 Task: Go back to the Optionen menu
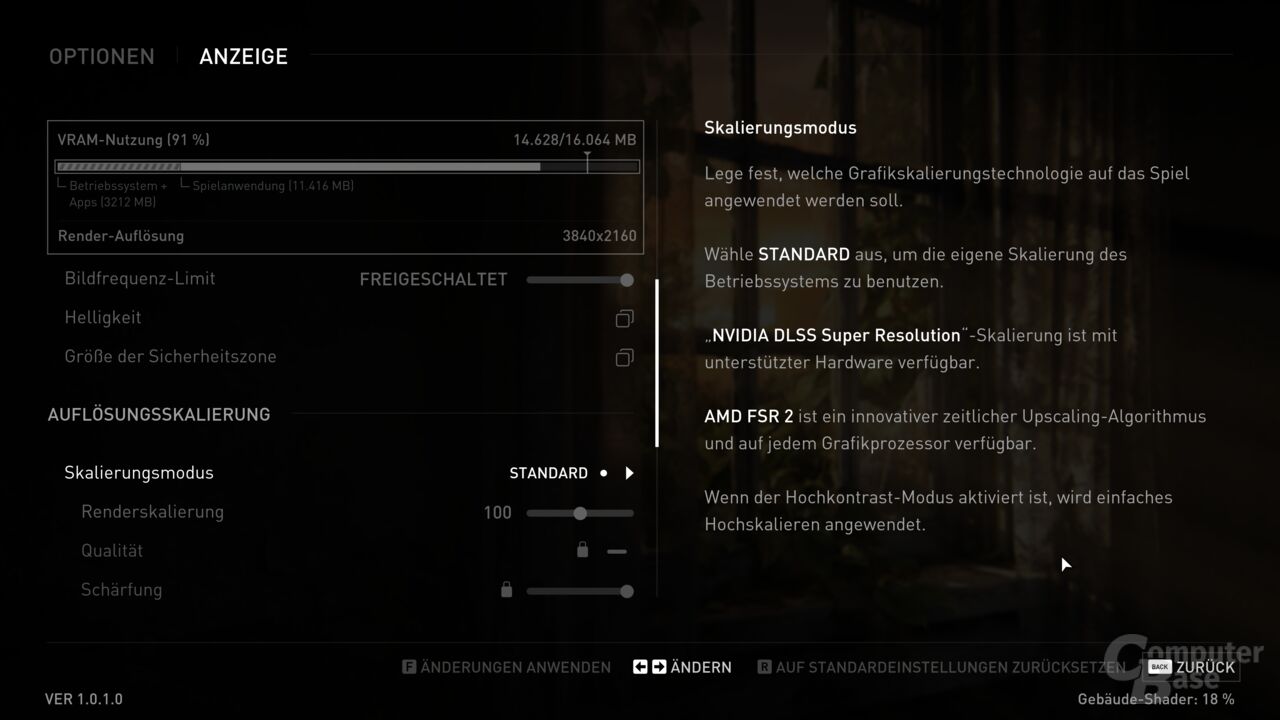102,57
